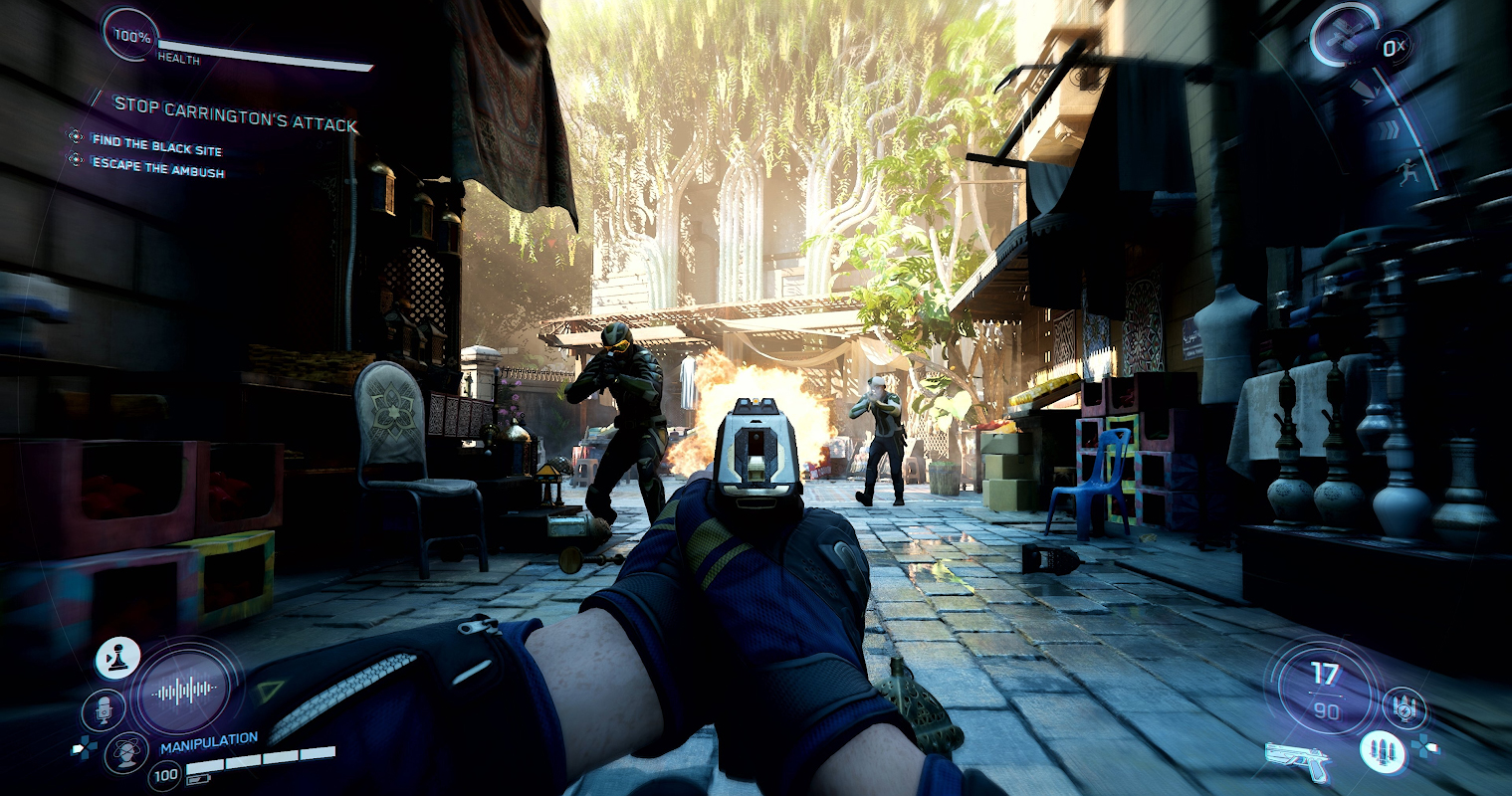Select the highlighted three-bullet ammo type
The height and width of the screenshot is (796, 1512).
coord(1382,752)
